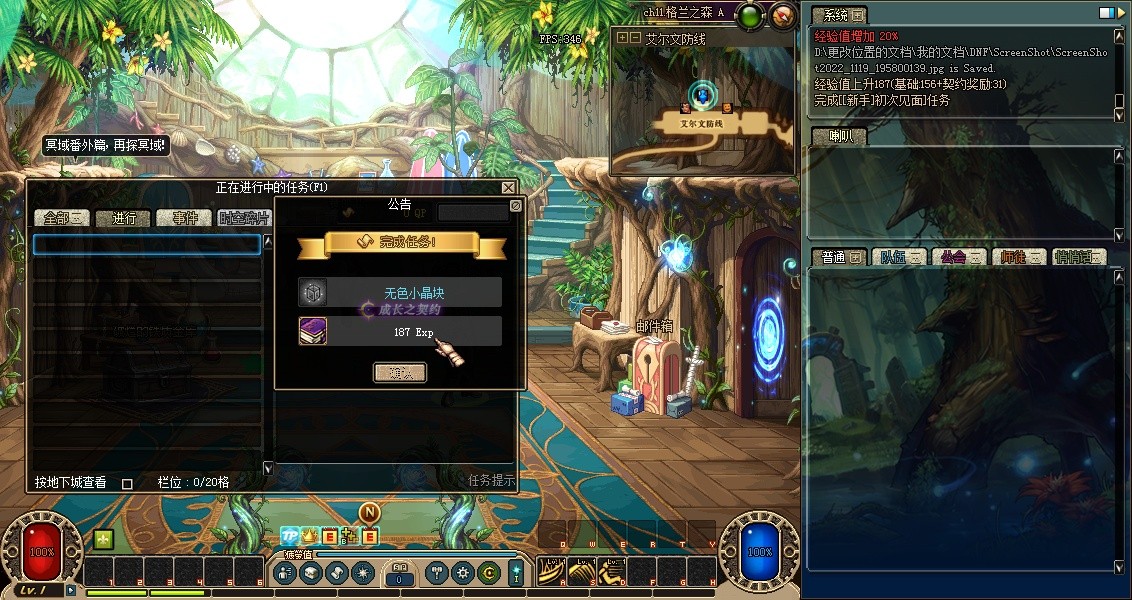Click the 无色小晶块 reward icon
The height and width of the screenshot is (600, 1132).
(x=313, y=292)
